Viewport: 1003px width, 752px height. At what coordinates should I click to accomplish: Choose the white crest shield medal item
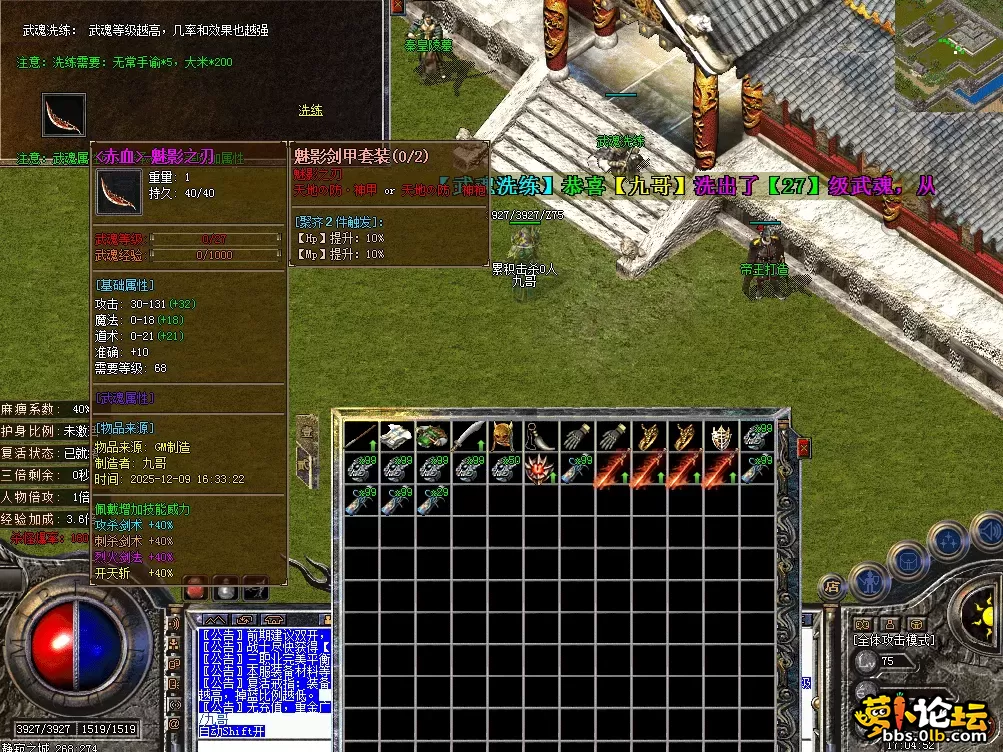click(723, 436)
